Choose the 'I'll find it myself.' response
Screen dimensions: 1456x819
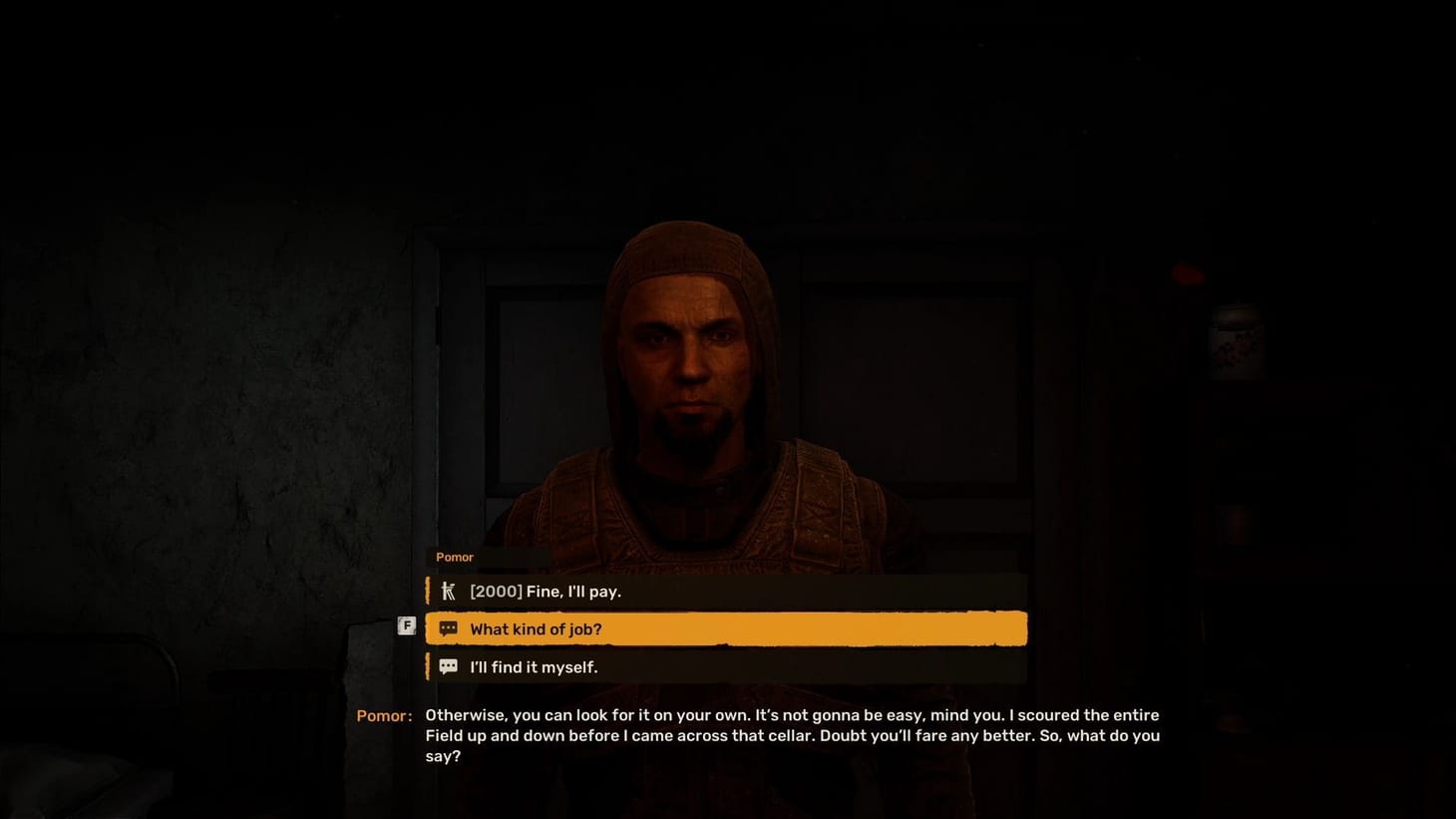[725, 666]
